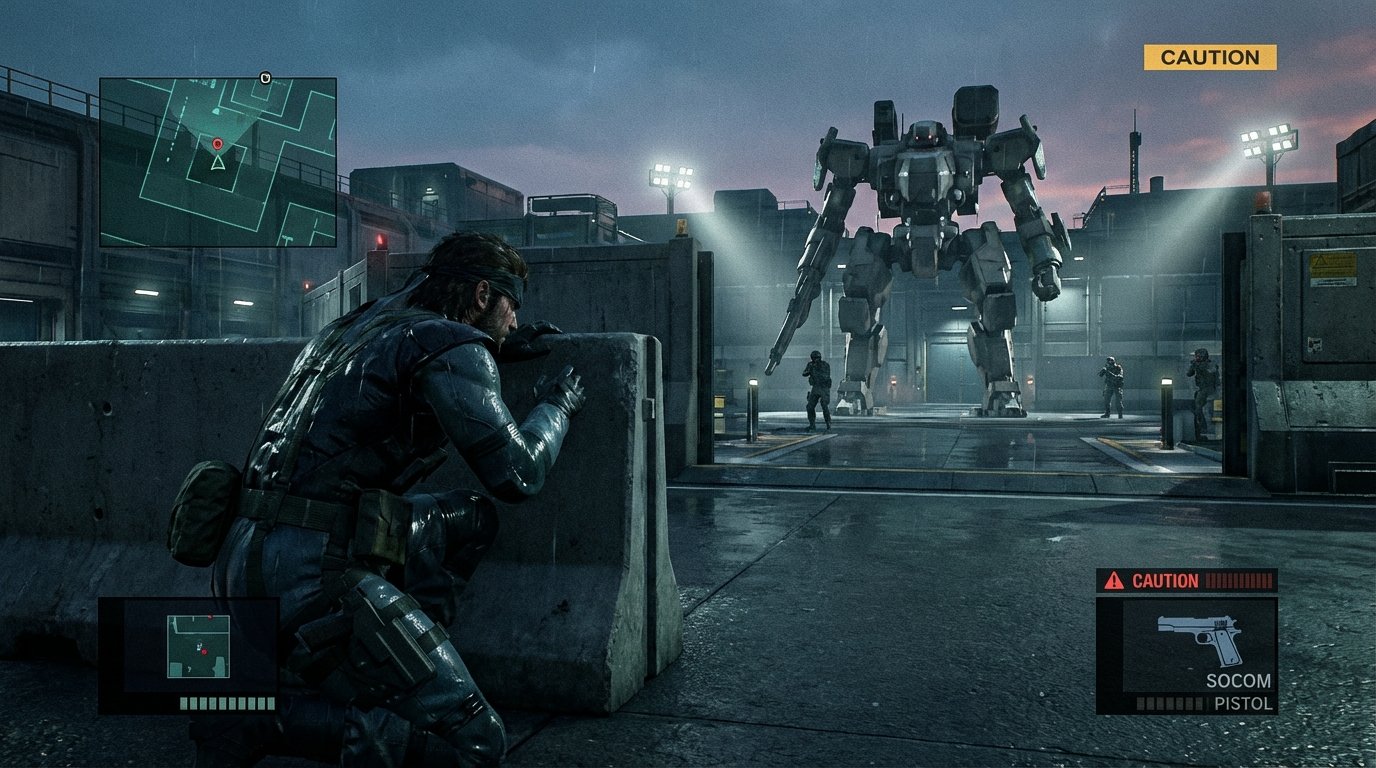
Task: Click the red alert dot on the bottom-left map
Action: tap(204, 652)
